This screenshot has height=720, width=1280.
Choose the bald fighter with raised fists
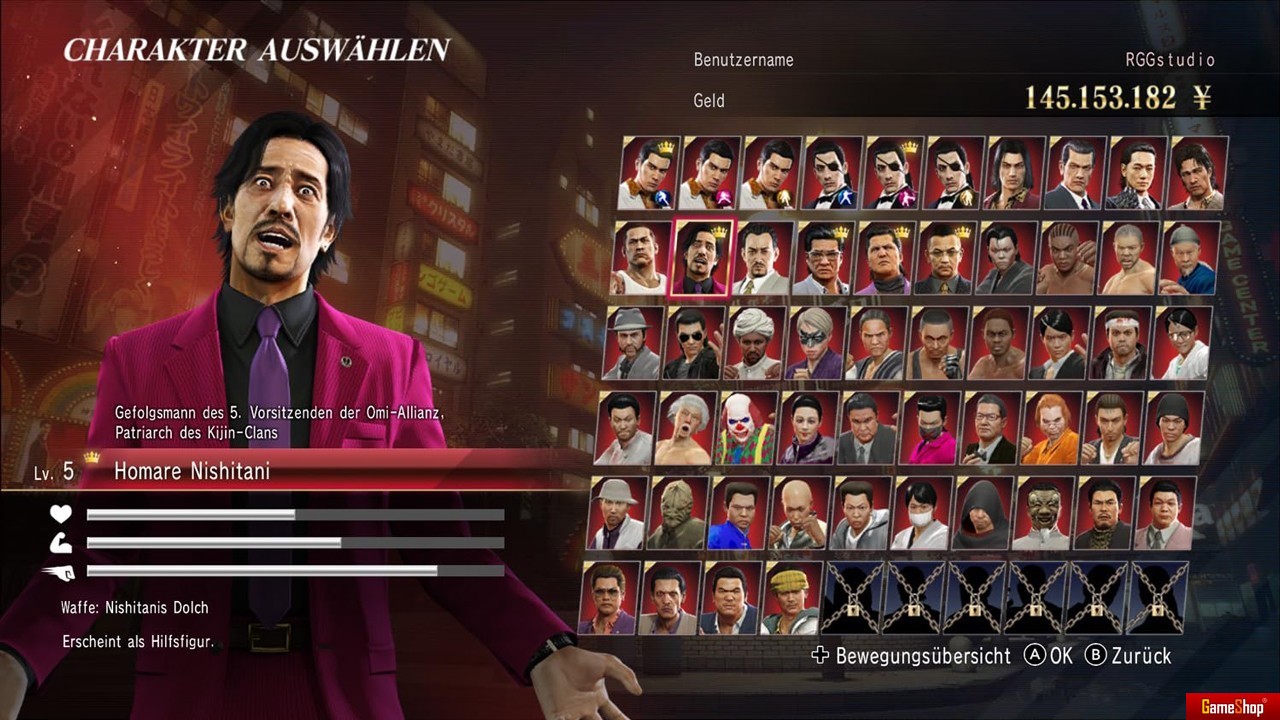pyautogui.click(x=799, y=513)
